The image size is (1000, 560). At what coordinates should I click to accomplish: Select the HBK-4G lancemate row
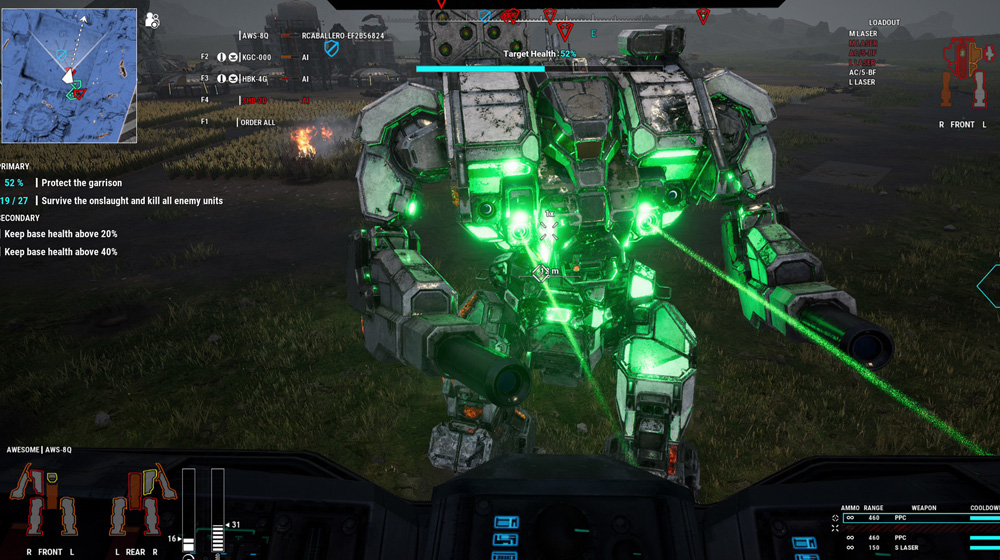click(x=254, y=79)
